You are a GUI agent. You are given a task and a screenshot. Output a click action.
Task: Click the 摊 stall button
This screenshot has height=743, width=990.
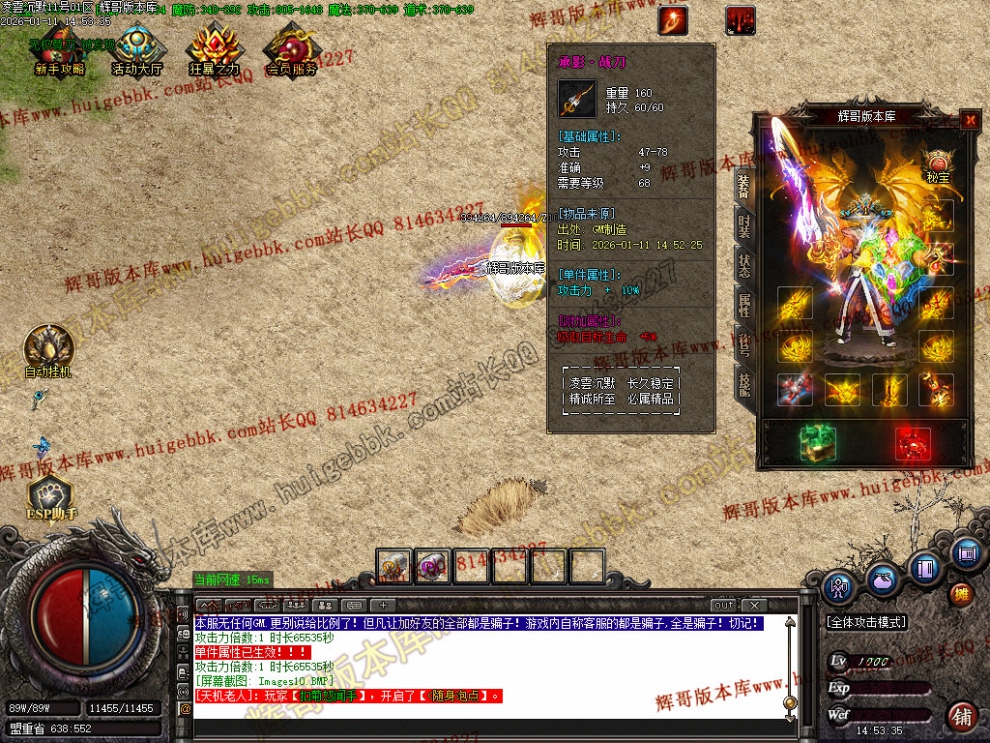(x=960, y=594)
